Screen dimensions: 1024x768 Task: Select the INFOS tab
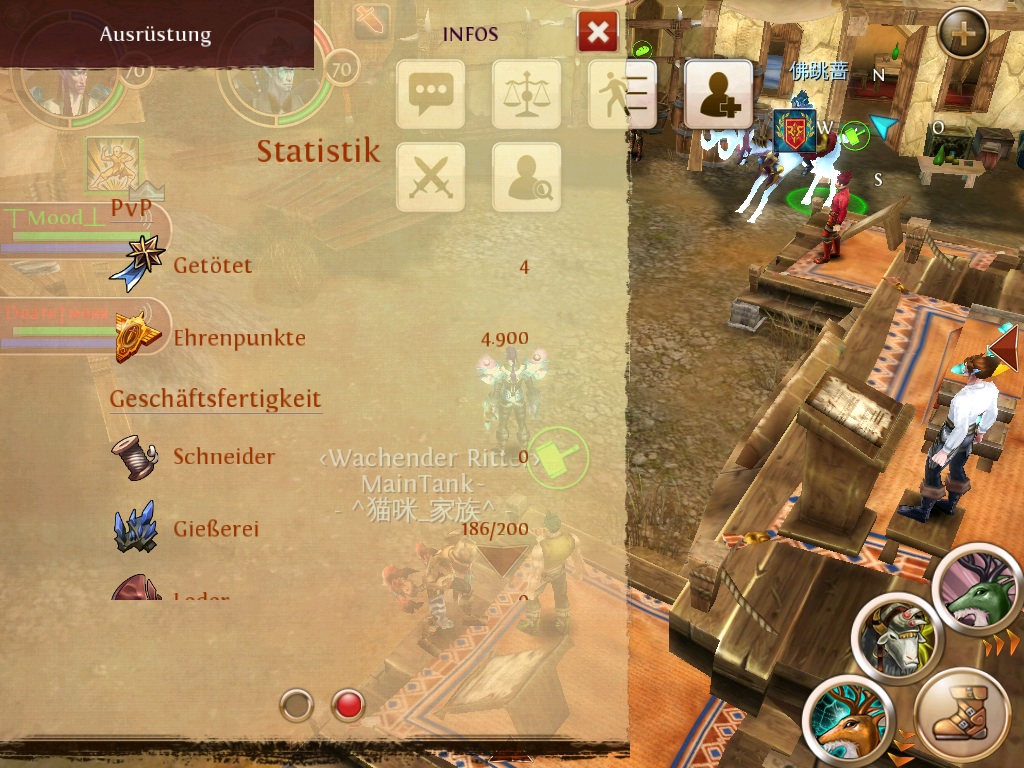tap(470, 34)
